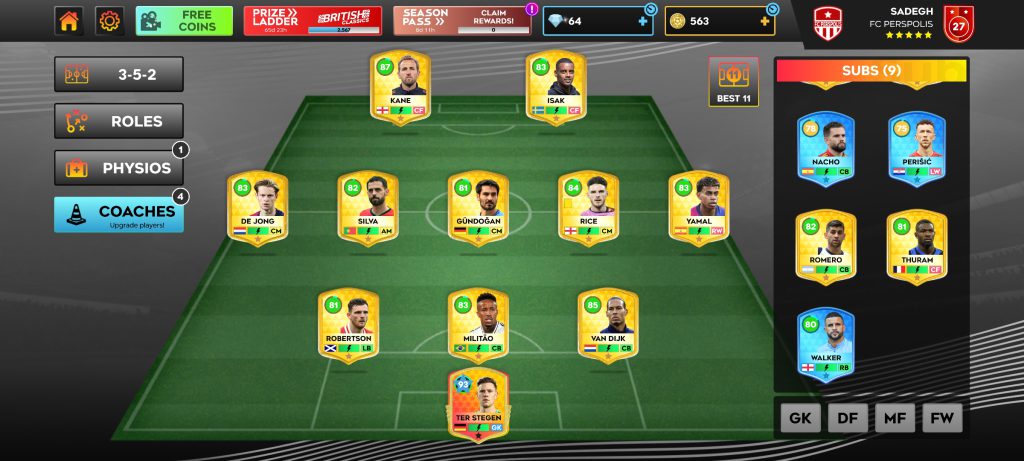
Task: Change the 3-5-2 formation
Action: [119, 74]
